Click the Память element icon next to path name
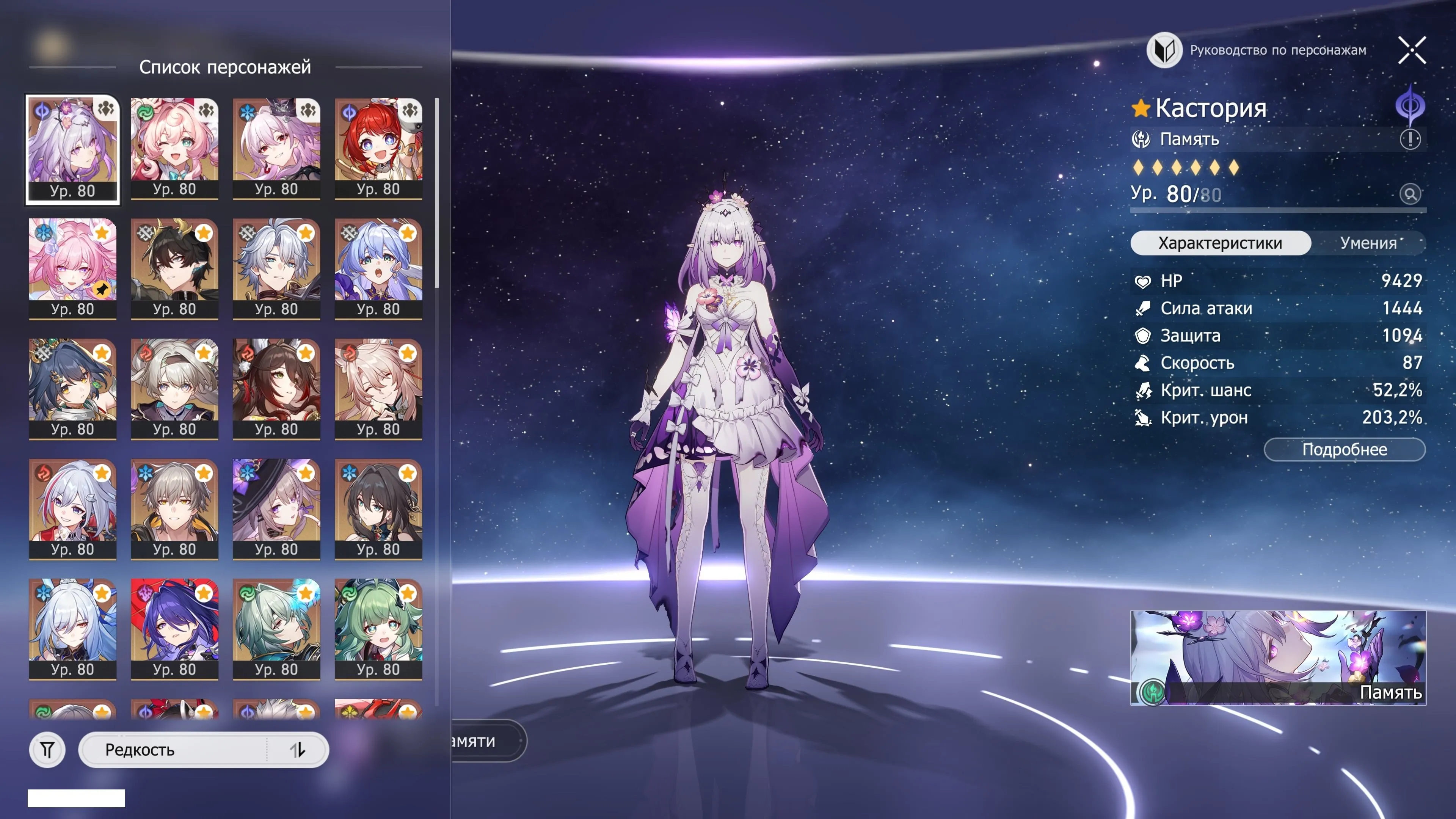 coord(1141,139)
